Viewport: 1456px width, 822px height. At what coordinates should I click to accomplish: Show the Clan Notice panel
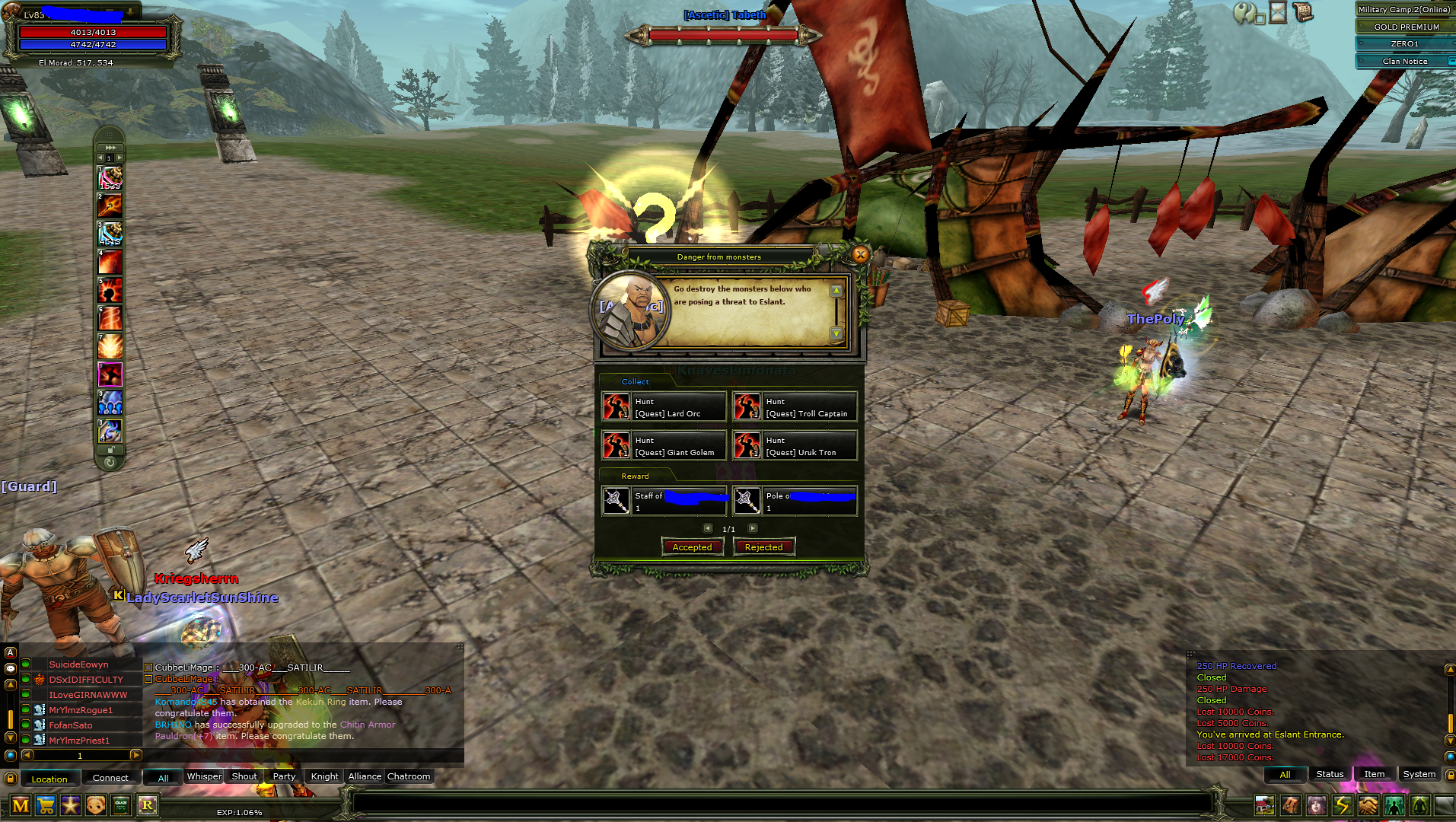coord(1404,61)
